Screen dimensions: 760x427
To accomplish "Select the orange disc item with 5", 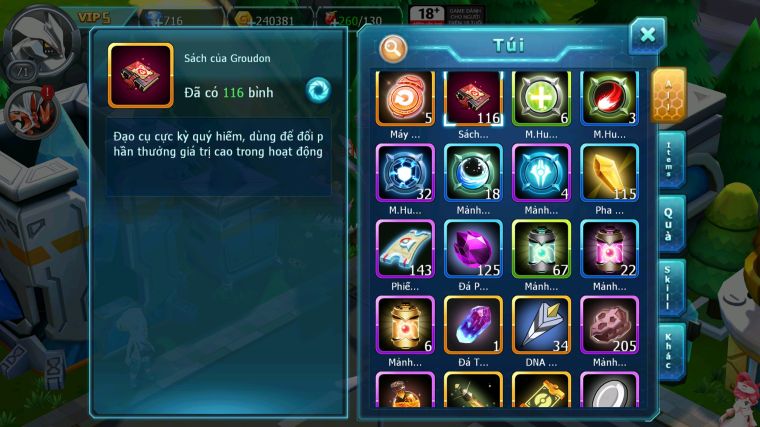I will point(405,97).
